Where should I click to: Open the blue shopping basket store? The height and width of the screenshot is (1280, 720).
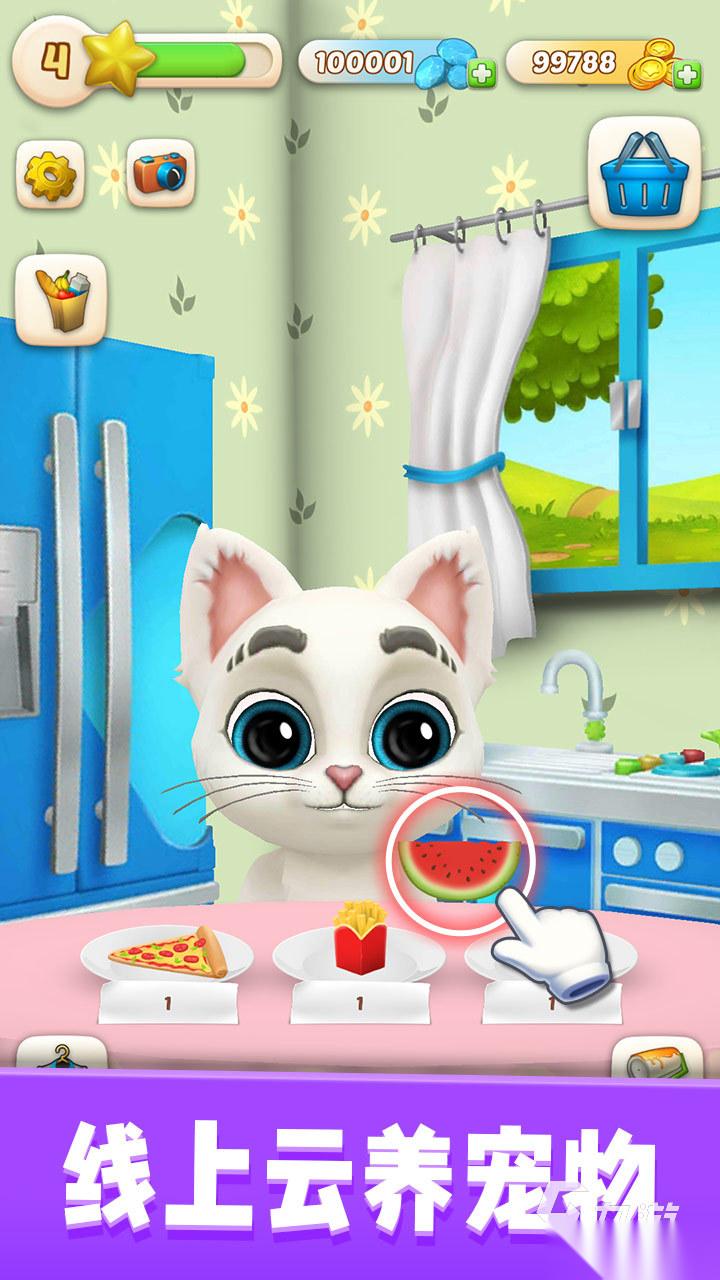coord(643,171)
